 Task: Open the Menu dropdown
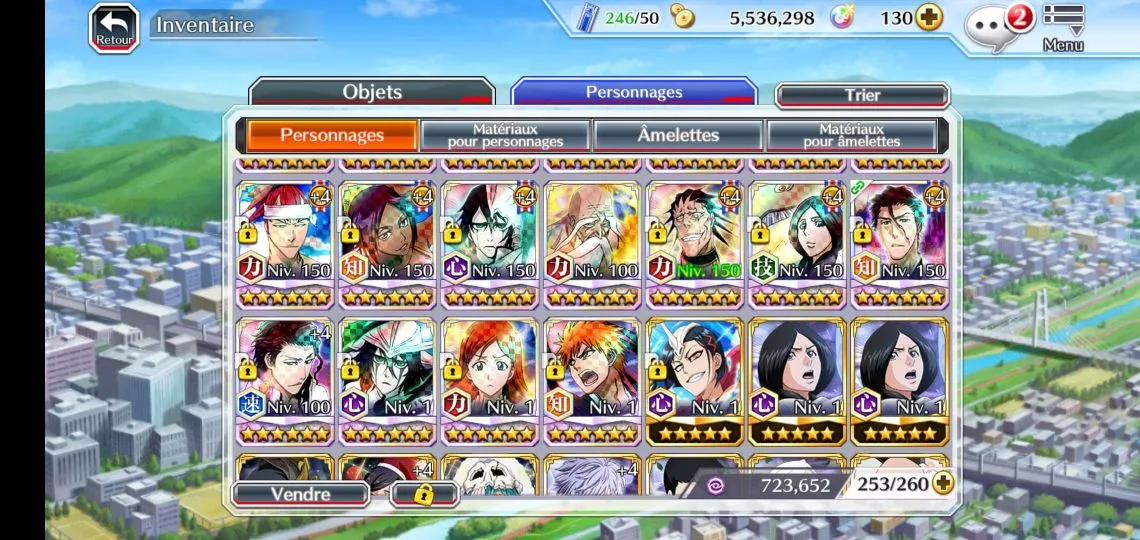1063,27
